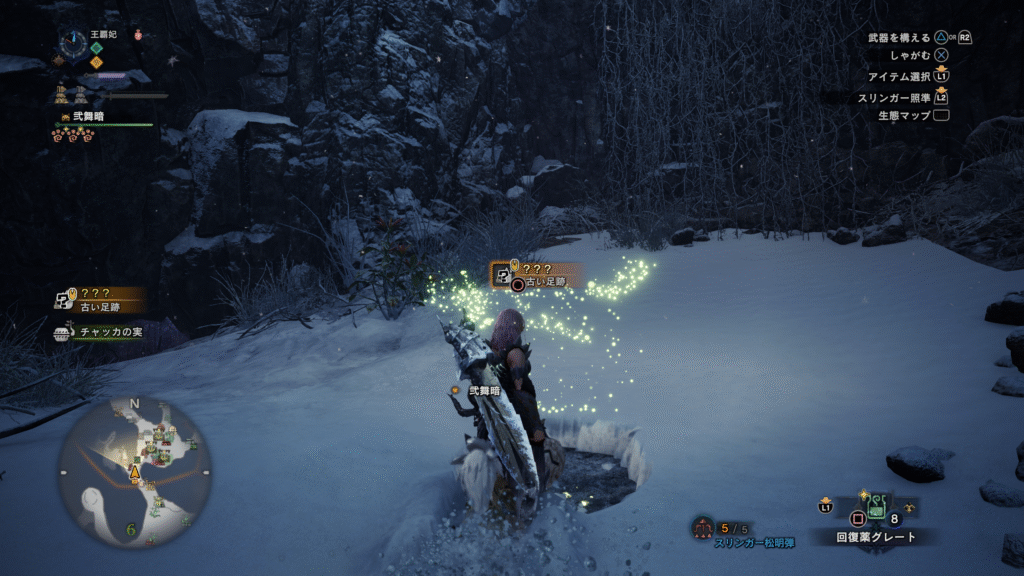Choose チャッカの実 in the nearby list
The height and width of the screenshot is (576, 1024).
pos(98,332)
